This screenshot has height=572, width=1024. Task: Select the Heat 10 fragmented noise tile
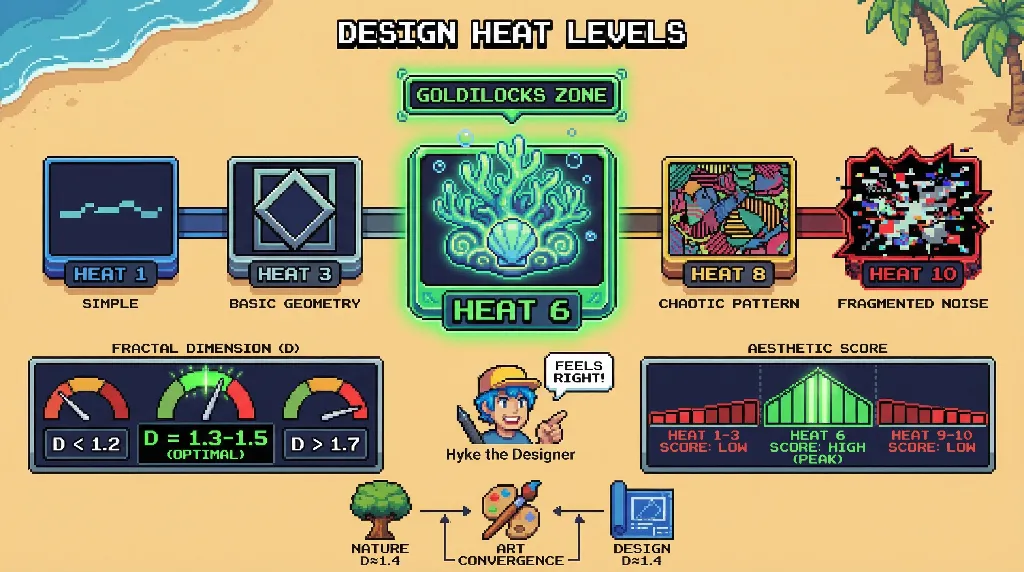912,220
